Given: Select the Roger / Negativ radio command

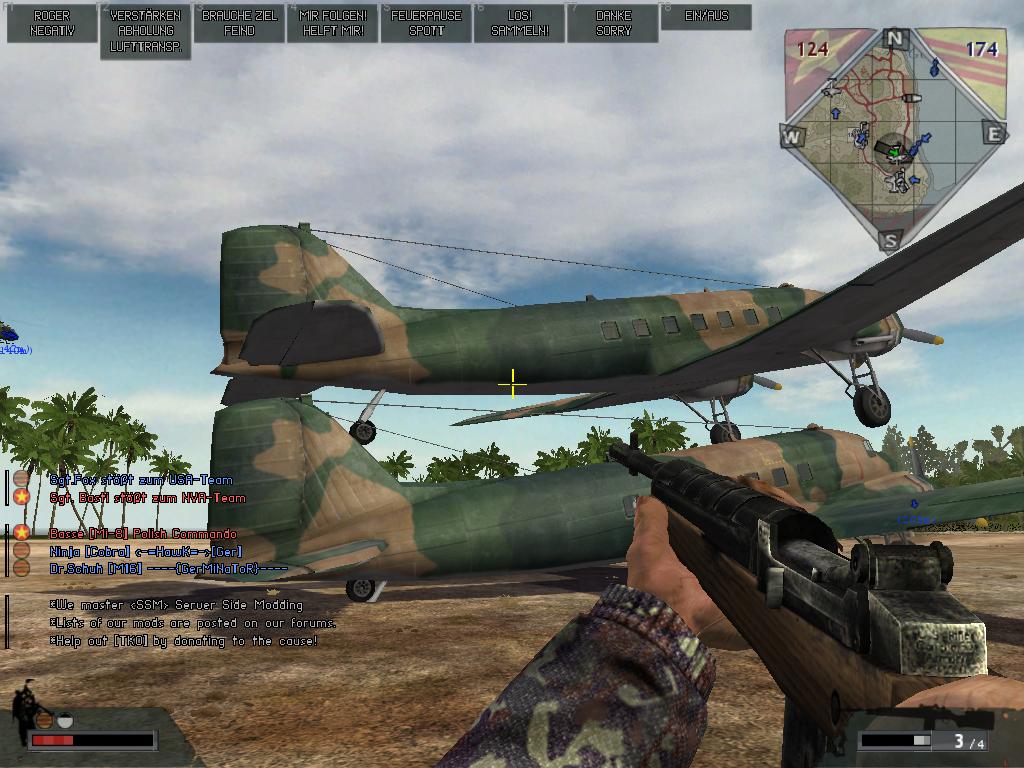Looking at the screenshot, I should tap(51, 23).
